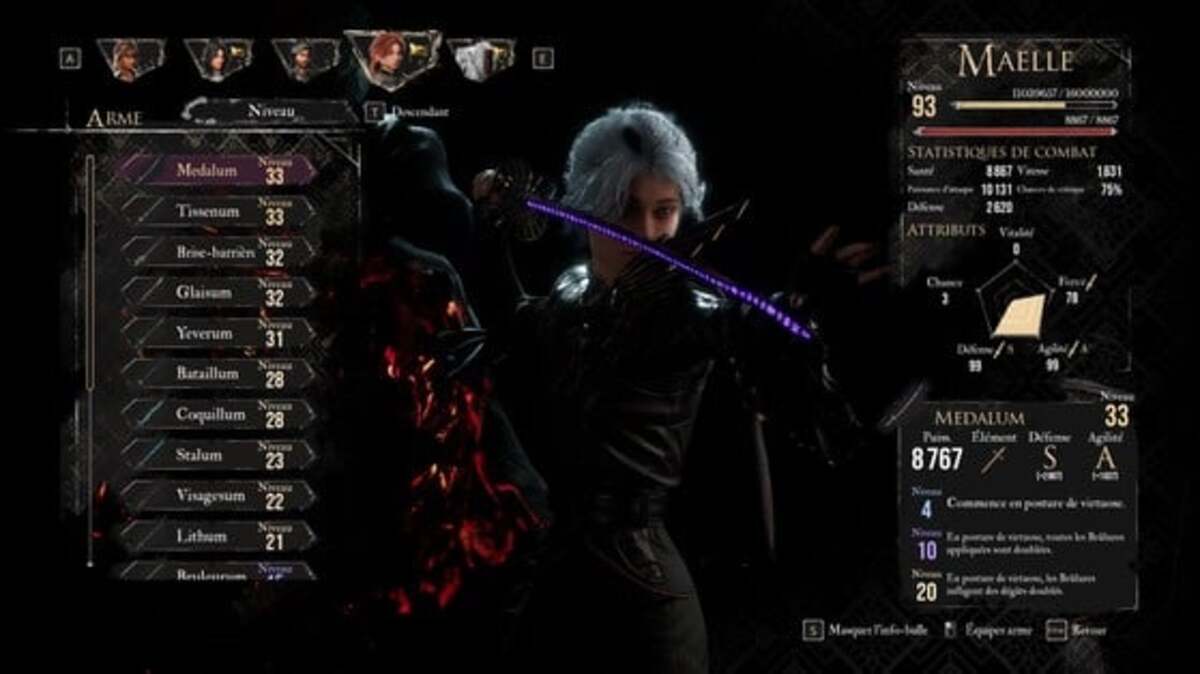Select the dark-haired woman's portrait
The width and height of the screenshot is (1200, 674).
tap(218, 60)
